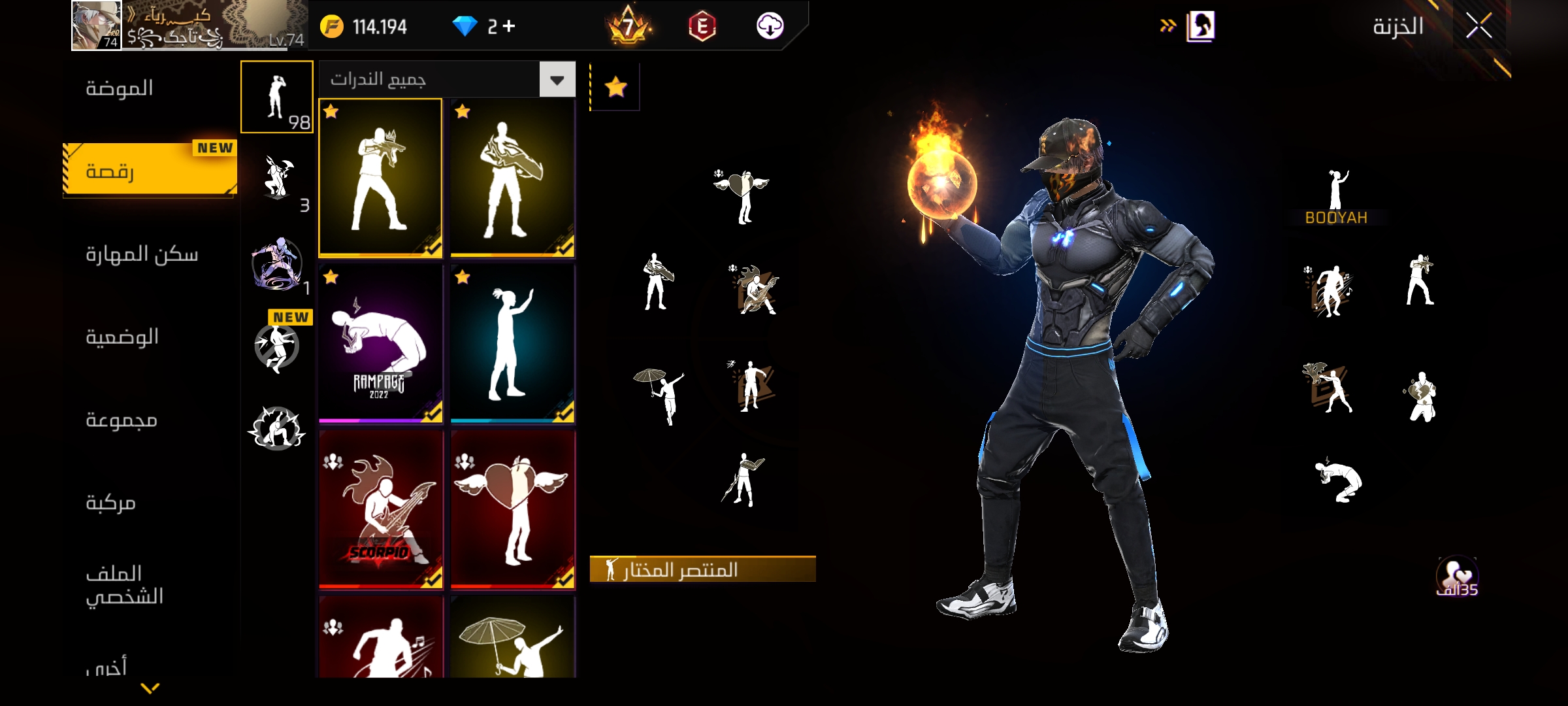
Task: Select the winged heart emote tile
Action: click(512, 510)
